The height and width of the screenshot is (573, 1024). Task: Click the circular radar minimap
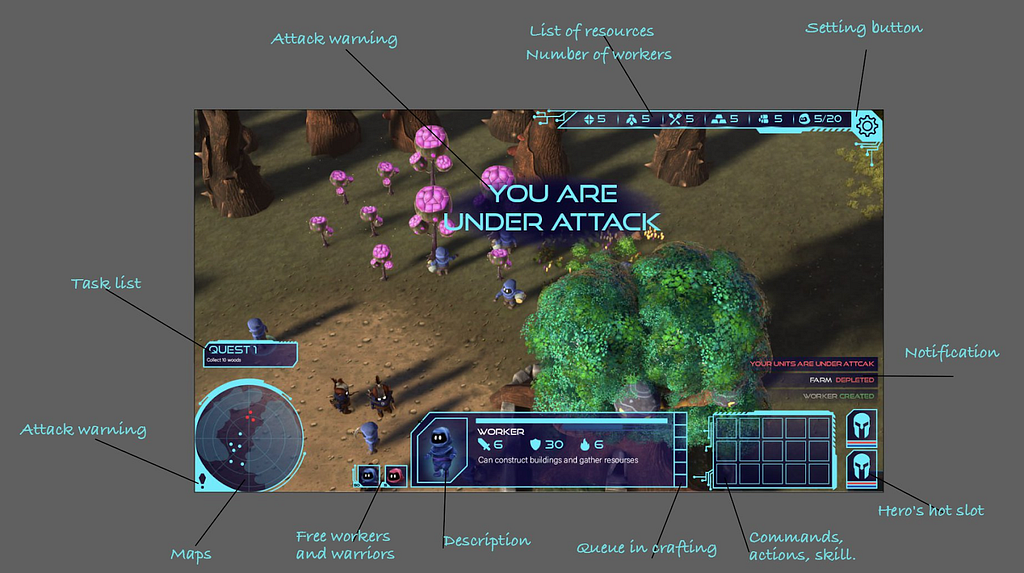(250, 439)
